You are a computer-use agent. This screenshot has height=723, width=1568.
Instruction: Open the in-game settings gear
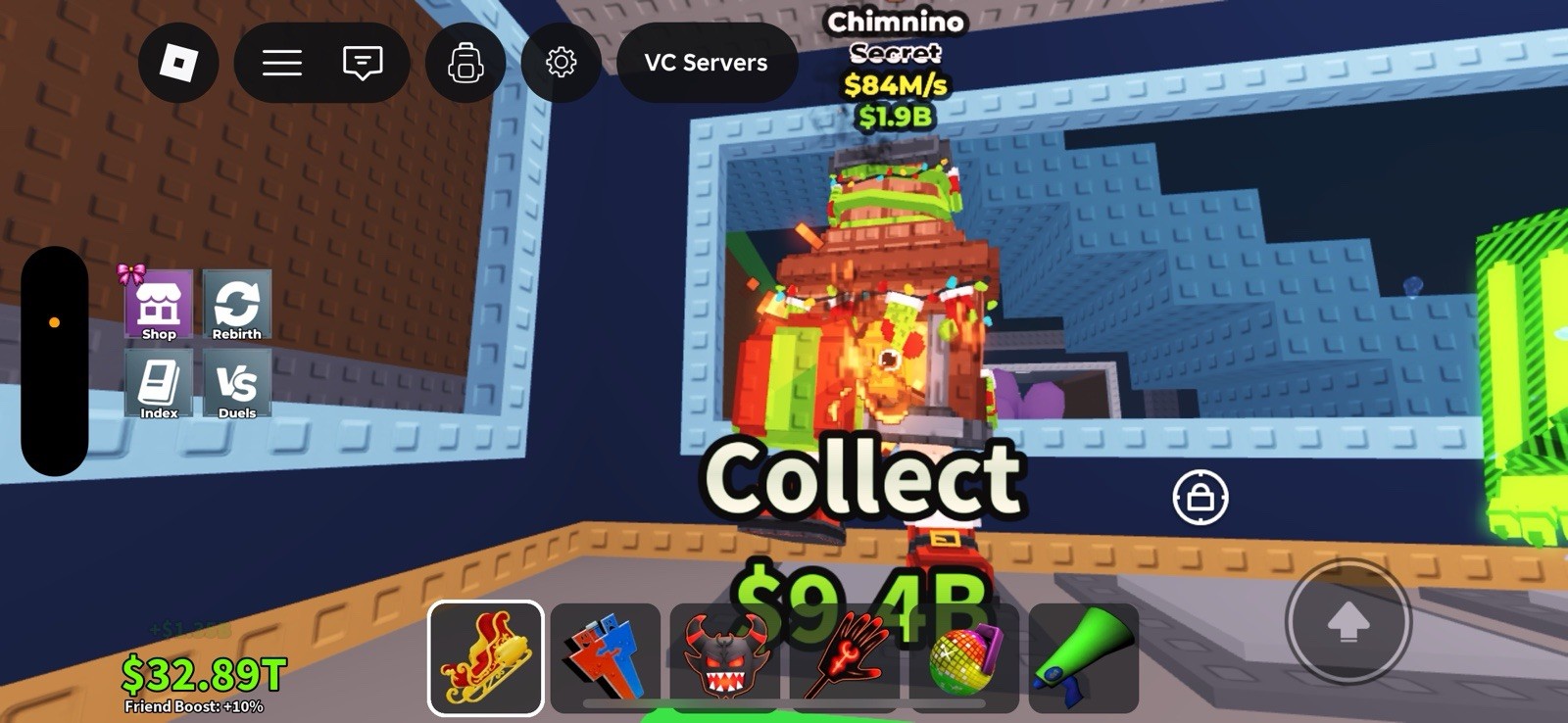click(x=561, y=63)
